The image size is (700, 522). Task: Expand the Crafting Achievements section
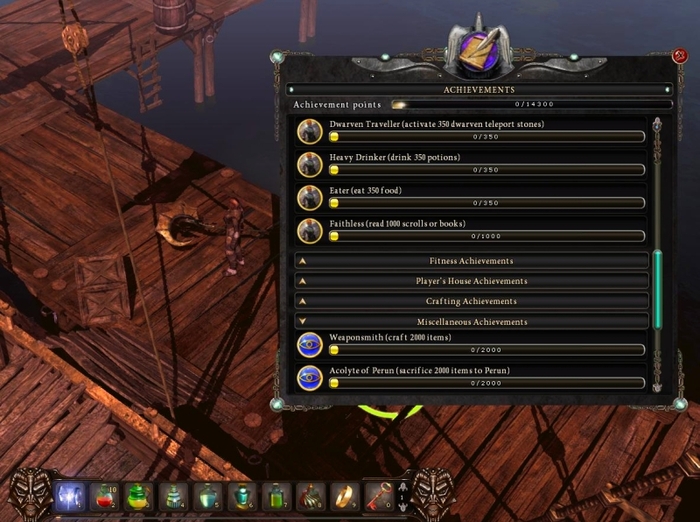click(472, 301)
